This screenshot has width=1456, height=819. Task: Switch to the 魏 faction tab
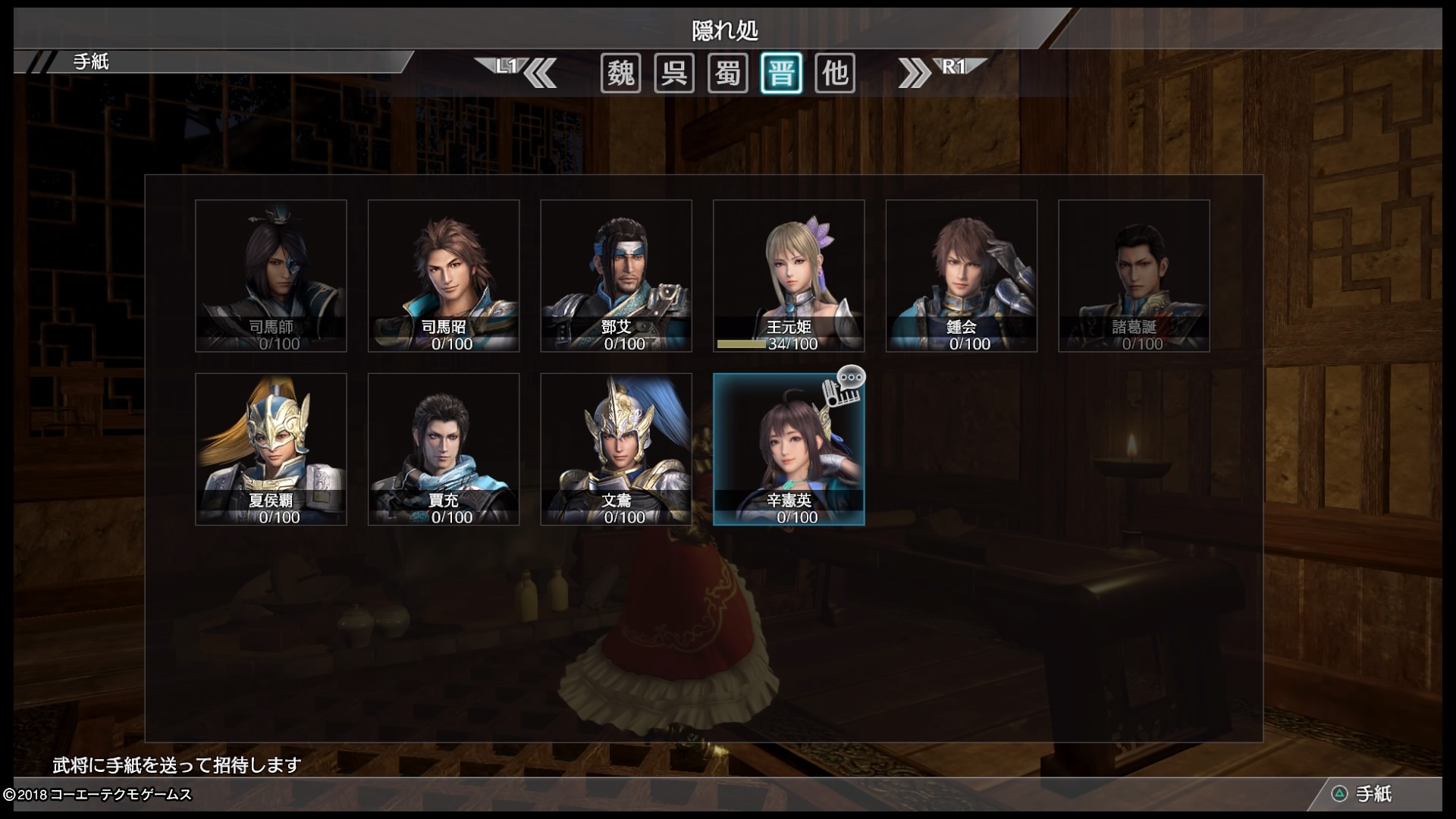pyautogui.click(x=621, y=74)
